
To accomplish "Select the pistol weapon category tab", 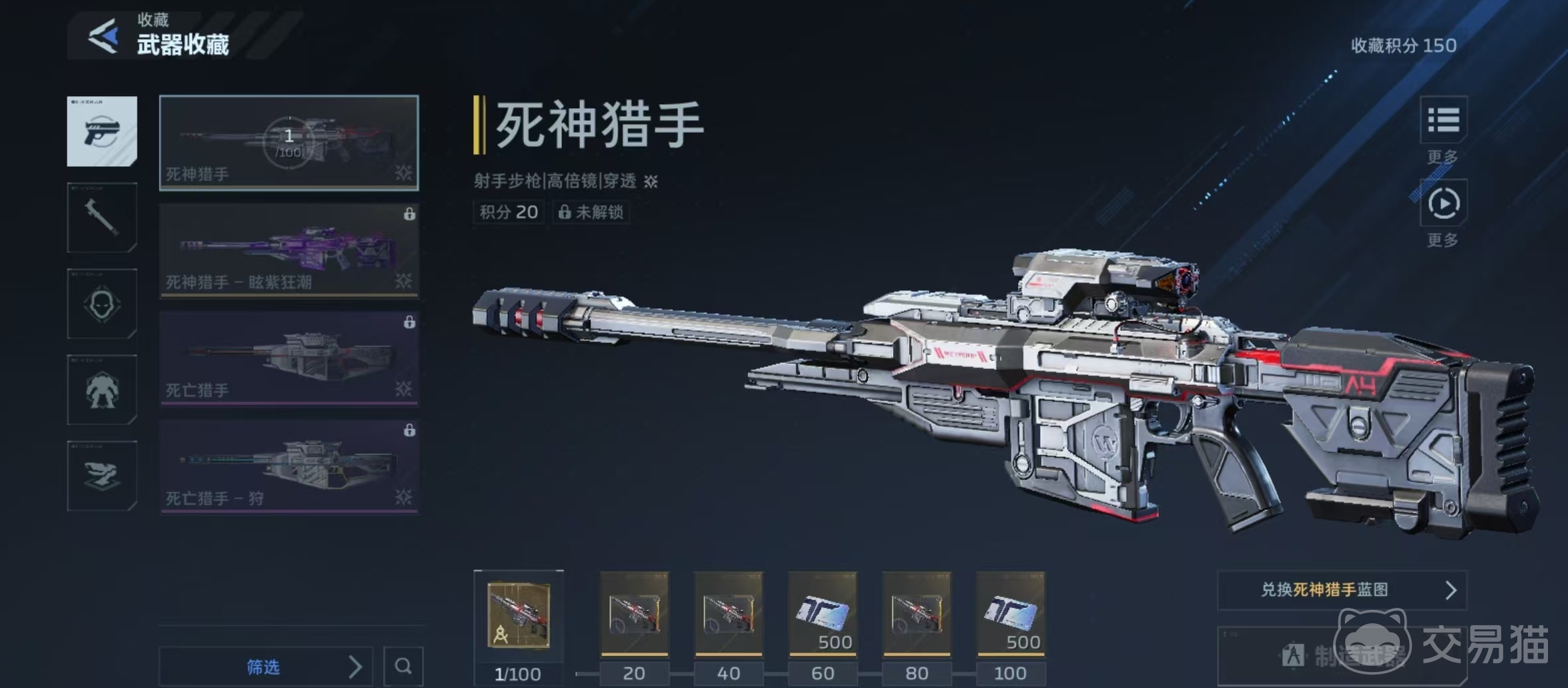I will click(102, 131).
